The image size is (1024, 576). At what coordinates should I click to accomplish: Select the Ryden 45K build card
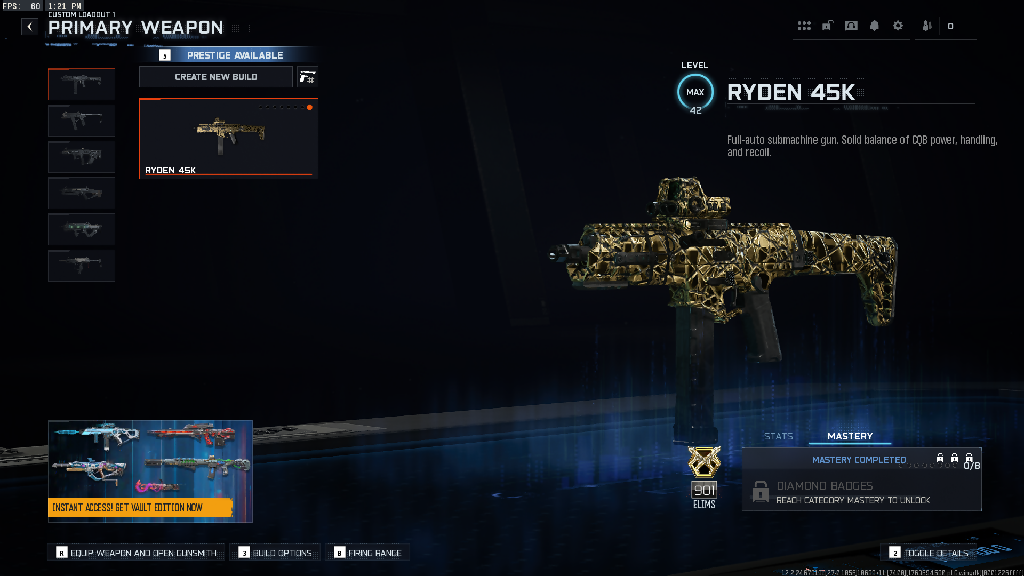228,137
